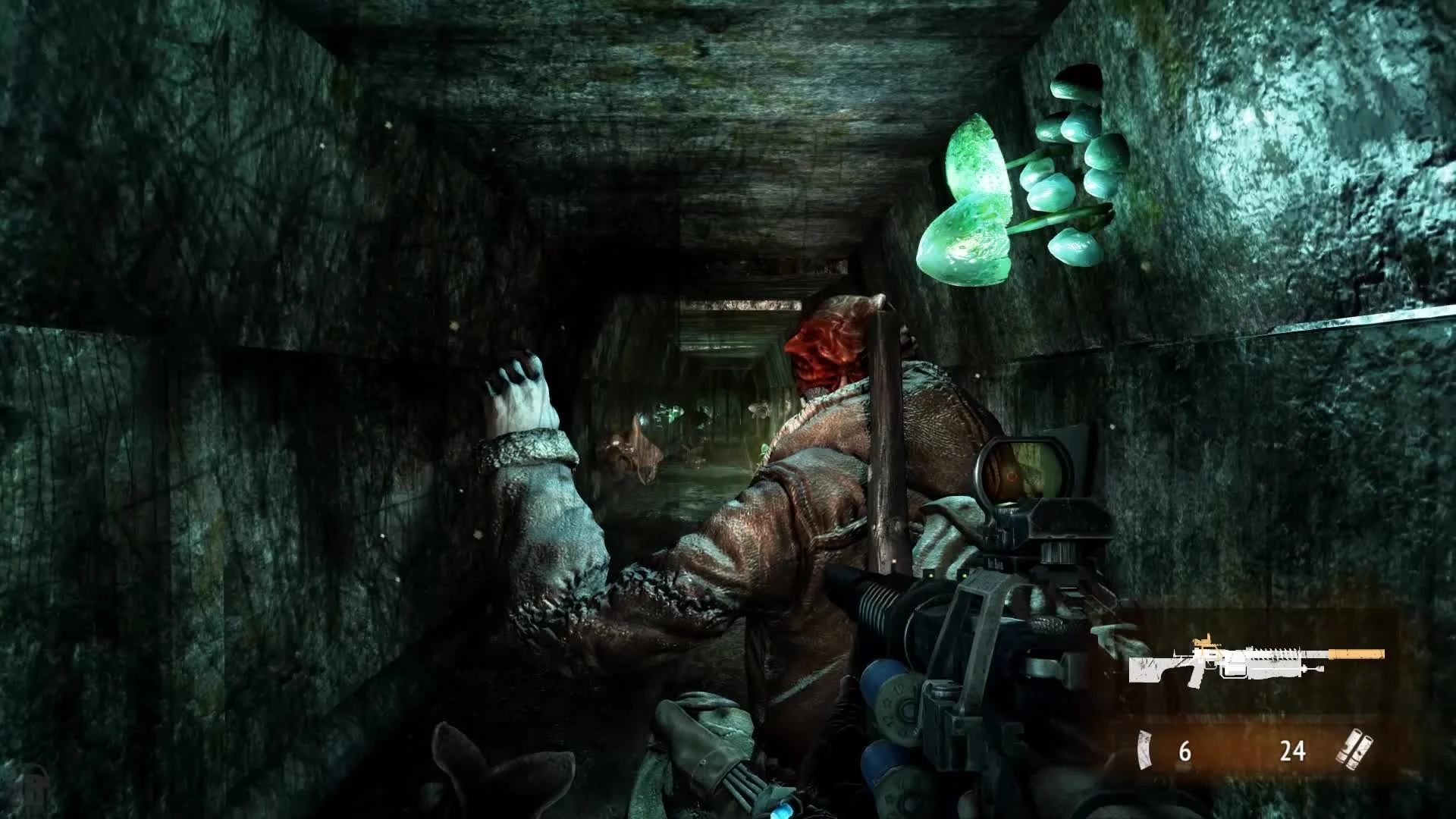Click the two spare shell icons in the HUD
Screen dimensions: 1456x819
[1354, 749]
